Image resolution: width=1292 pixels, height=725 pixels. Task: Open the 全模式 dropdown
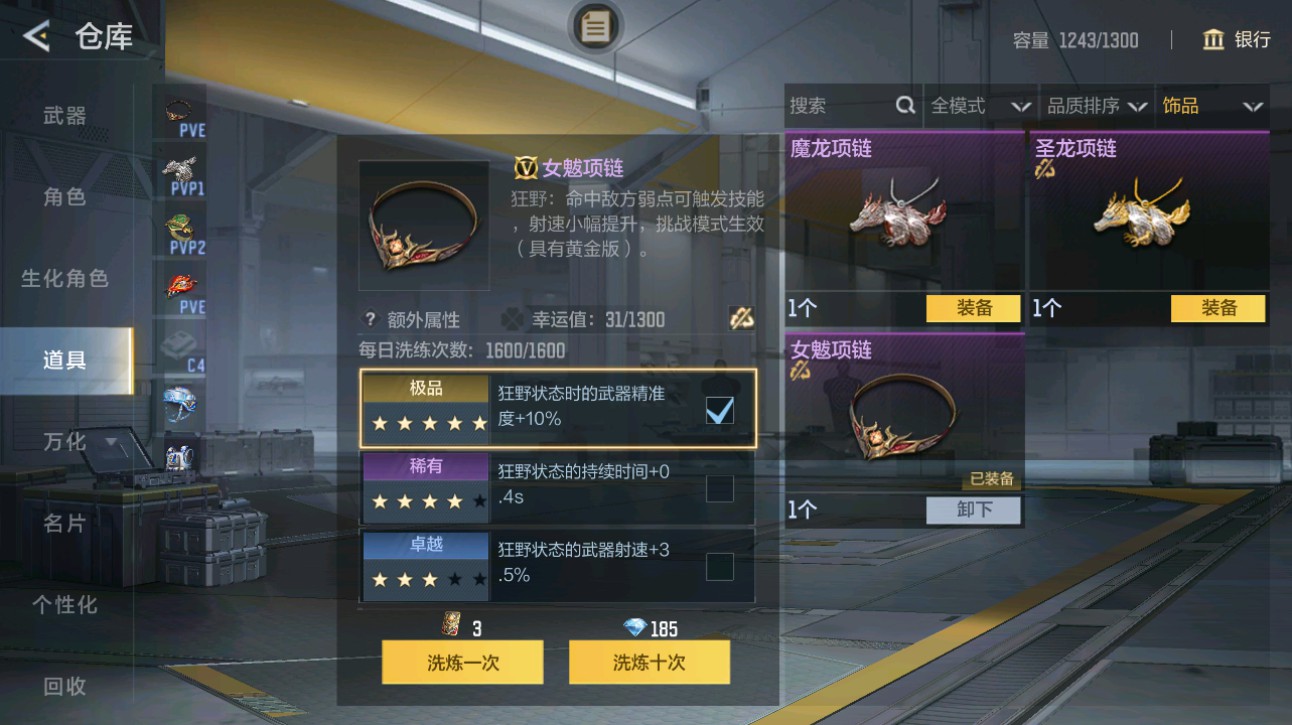[x=980, y=104]
